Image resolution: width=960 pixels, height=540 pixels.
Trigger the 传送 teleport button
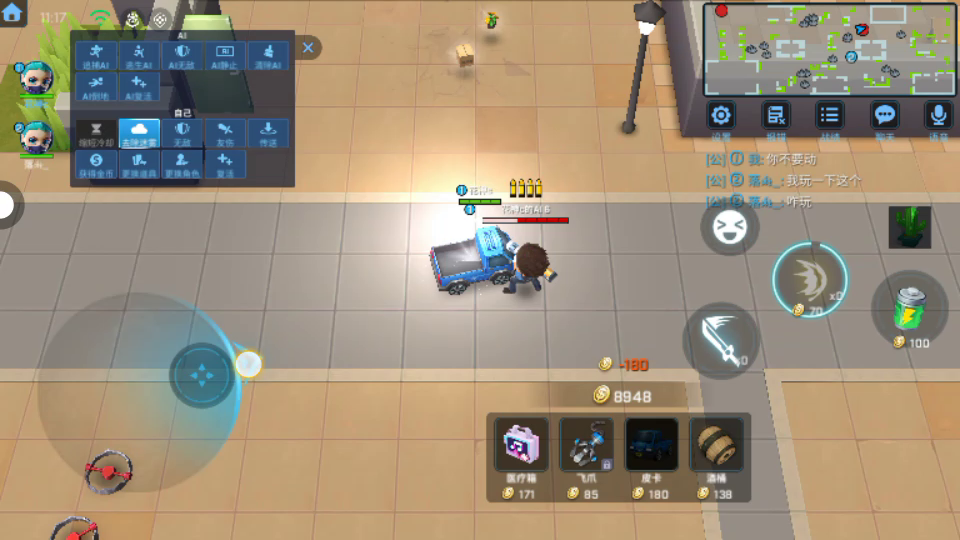[x=268, y=134]
